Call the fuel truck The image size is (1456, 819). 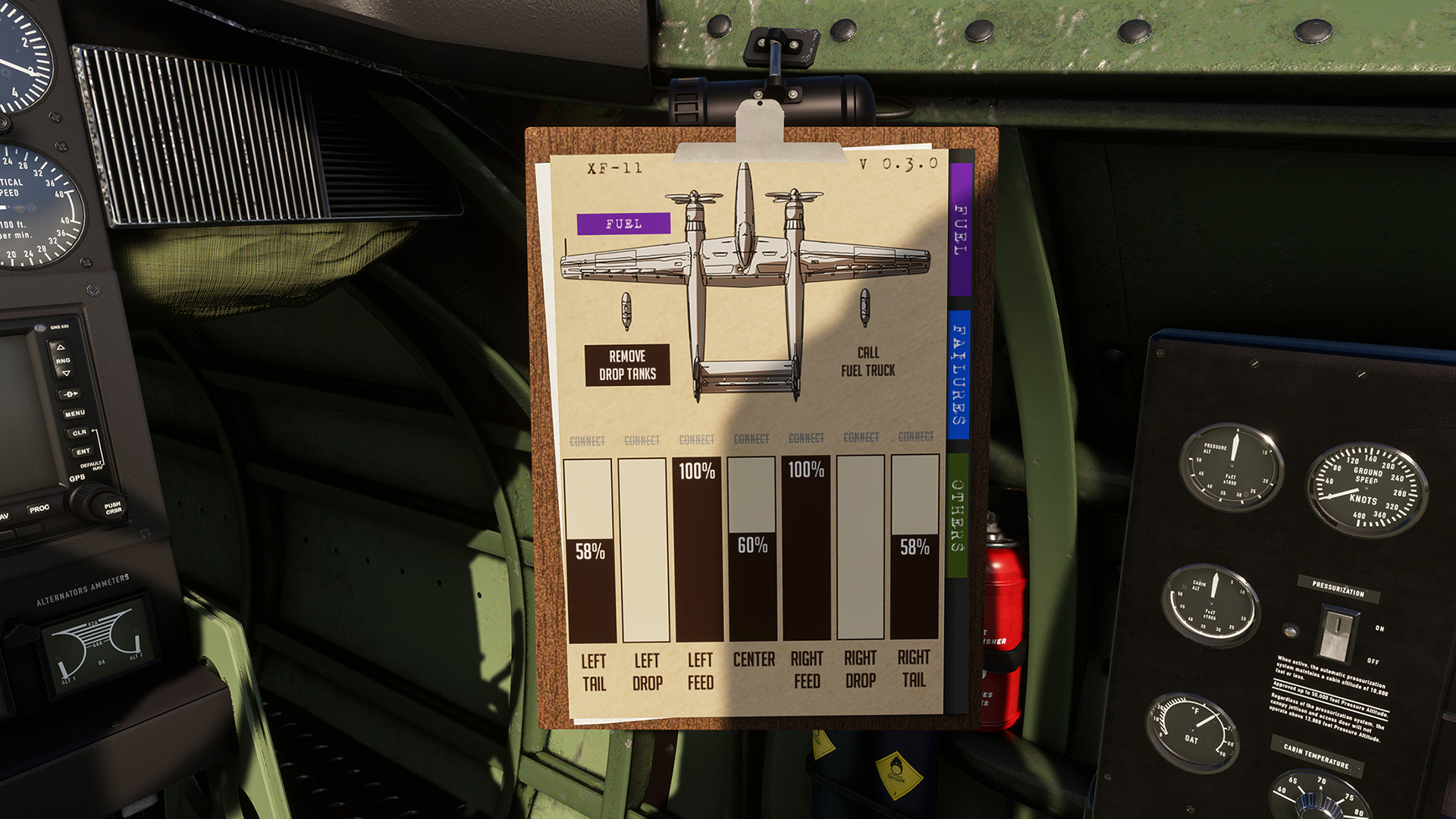(868, 362)
